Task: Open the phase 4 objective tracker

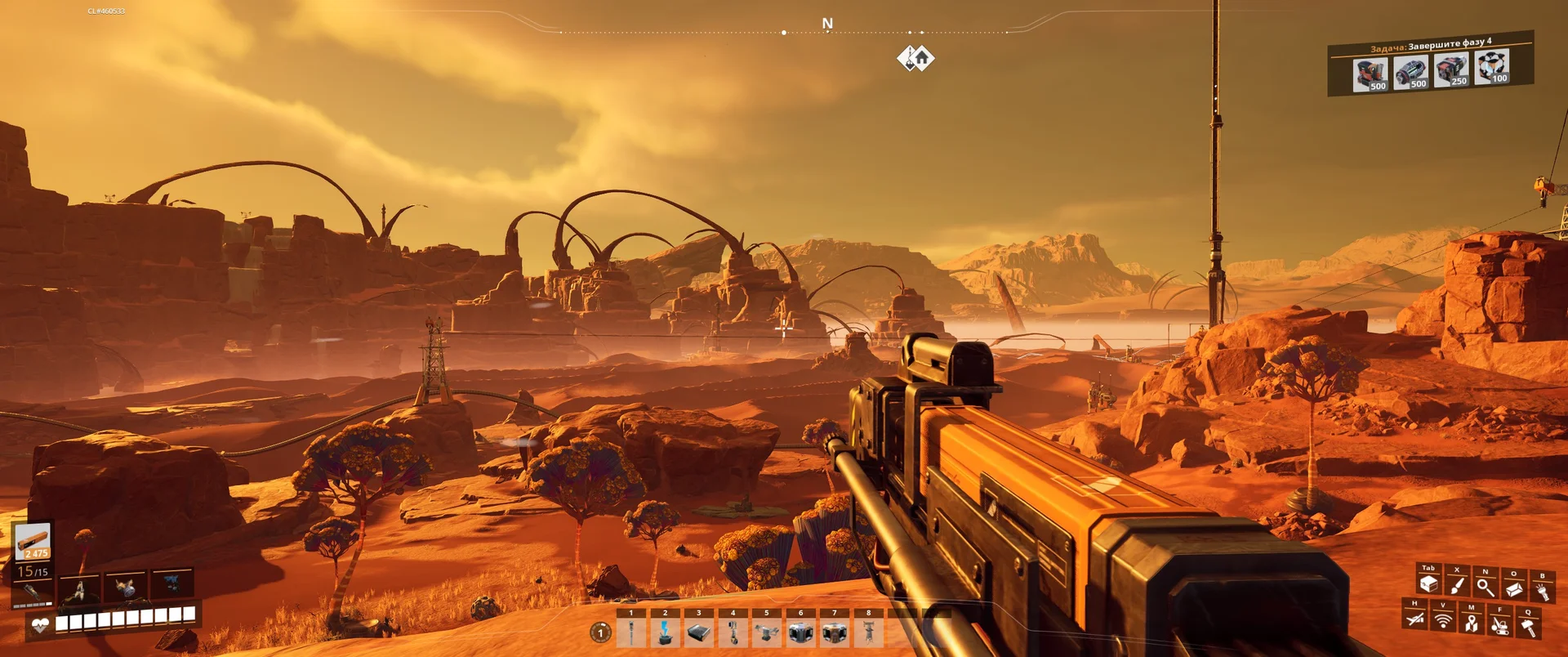Action: tap(1431, 64)
